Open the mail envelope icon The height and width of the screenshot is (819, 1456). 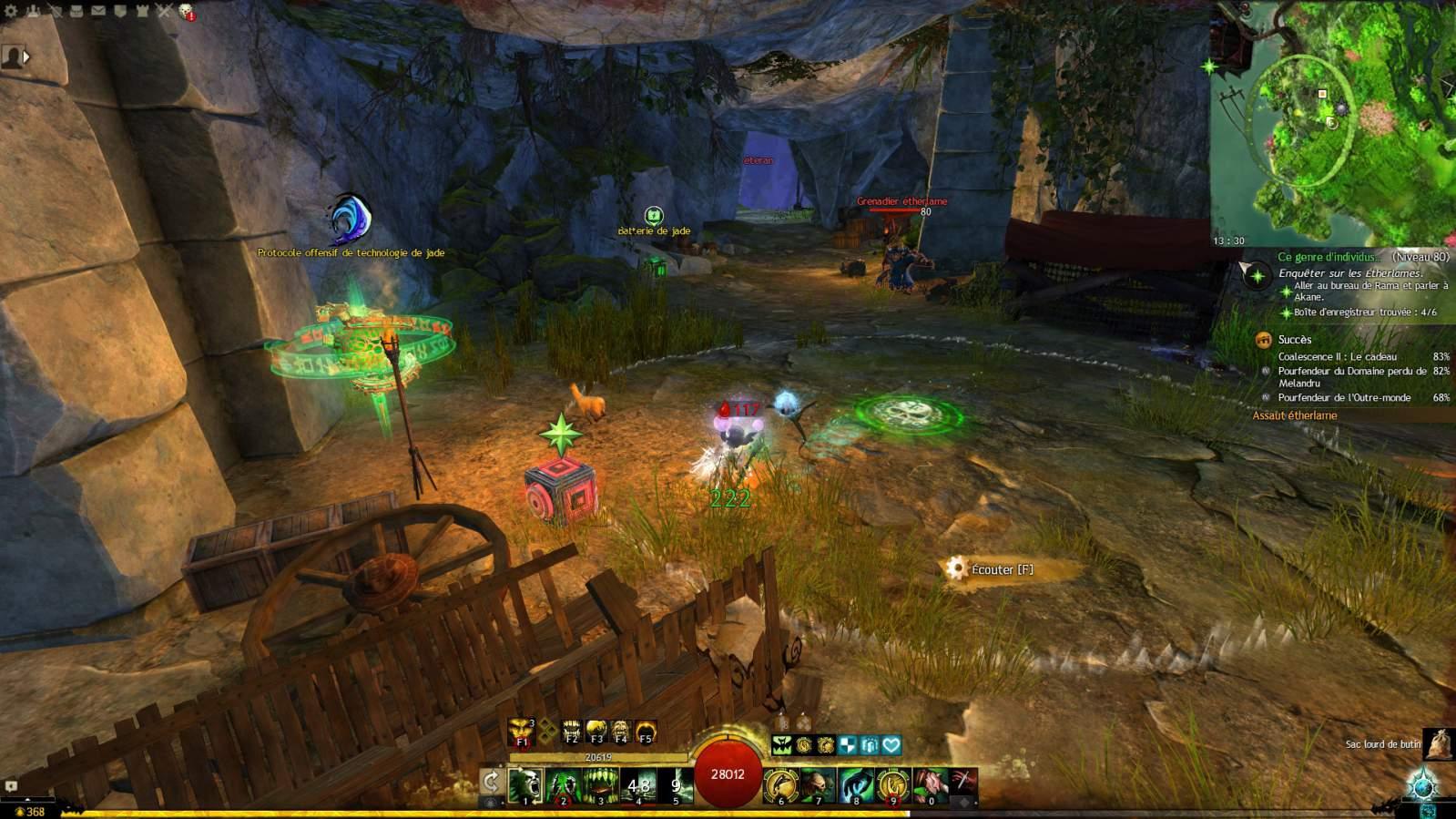(x=98, y=11)
